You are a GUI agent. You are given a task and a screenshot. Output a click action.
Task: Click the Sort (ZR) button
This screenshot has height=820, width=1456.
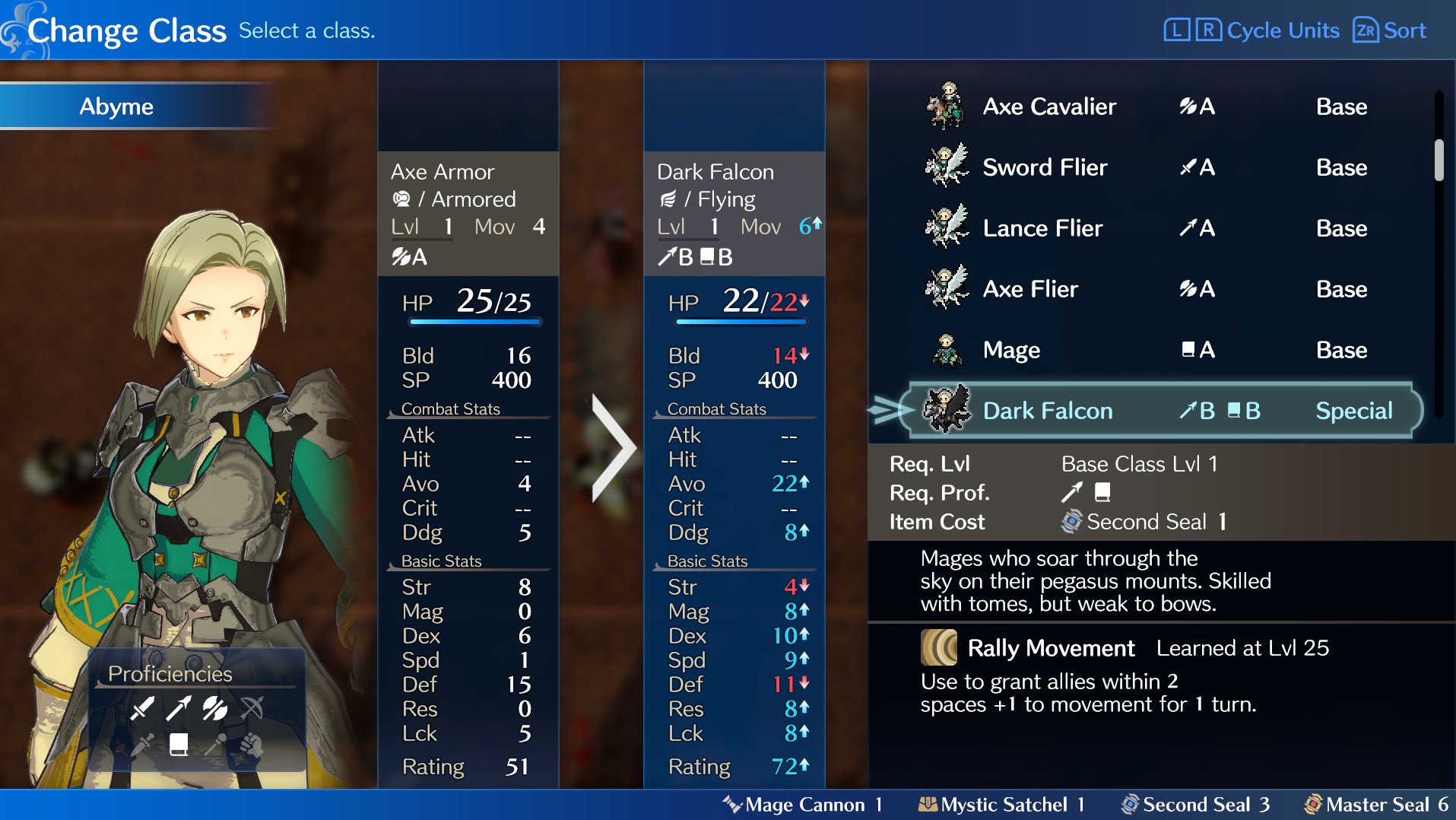[1388, 30]
